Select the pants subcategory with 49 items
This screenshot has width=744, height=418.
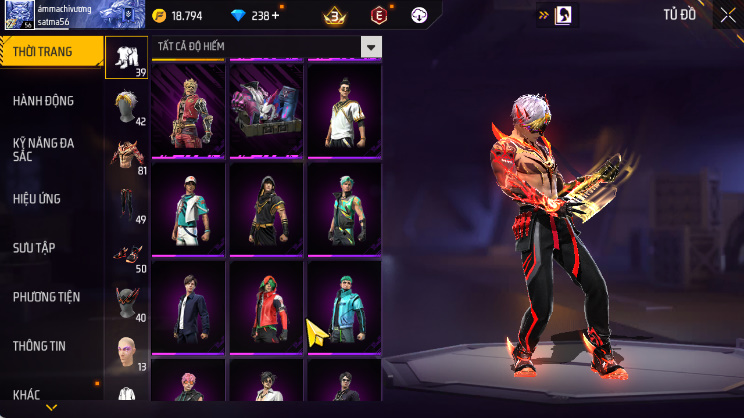(x=127, y=205)
